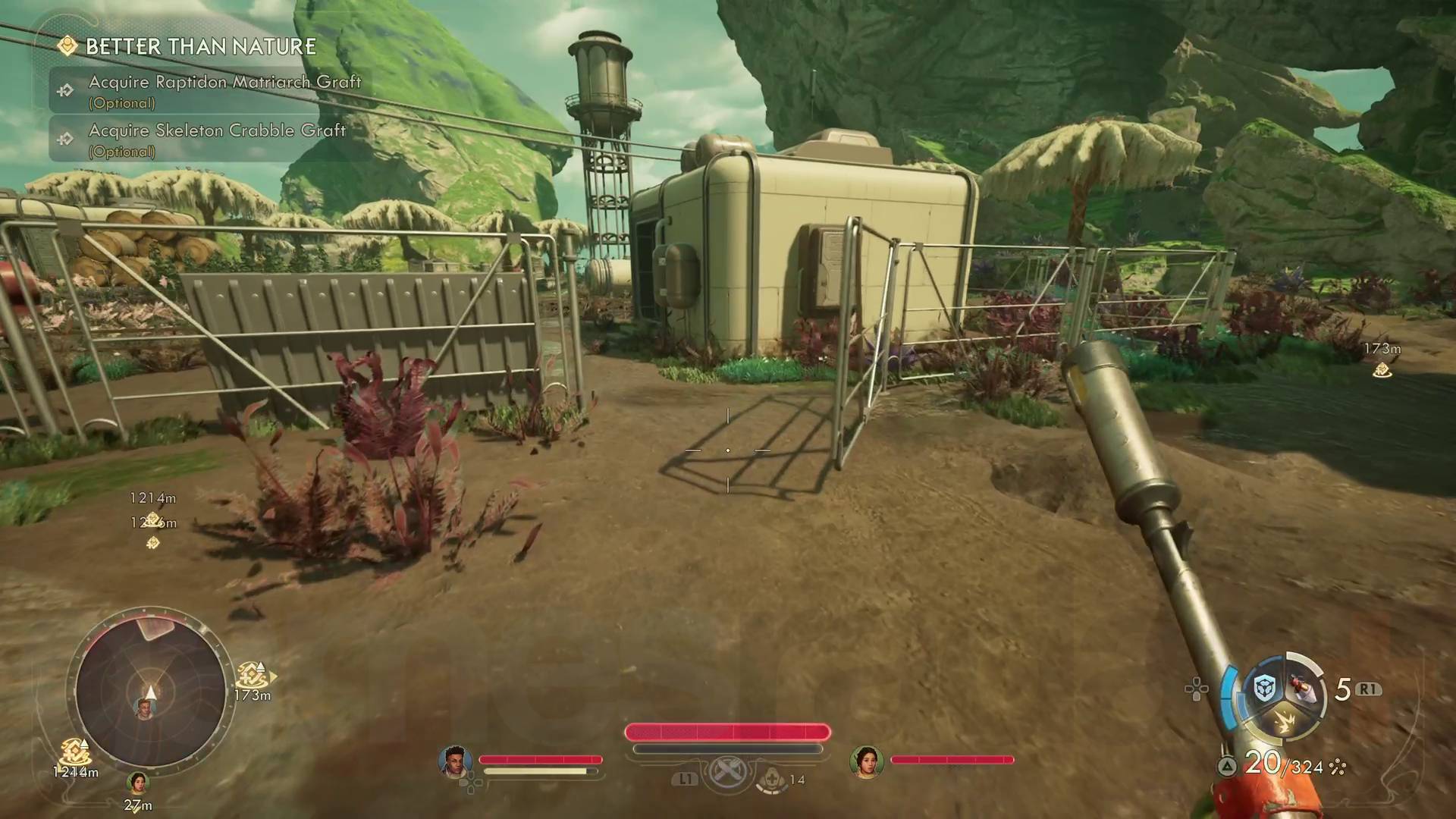This screenshot has height=819, width=1456.
Task: Click the crossed utensils provisions icon
Action: click(x=729, y=770)
